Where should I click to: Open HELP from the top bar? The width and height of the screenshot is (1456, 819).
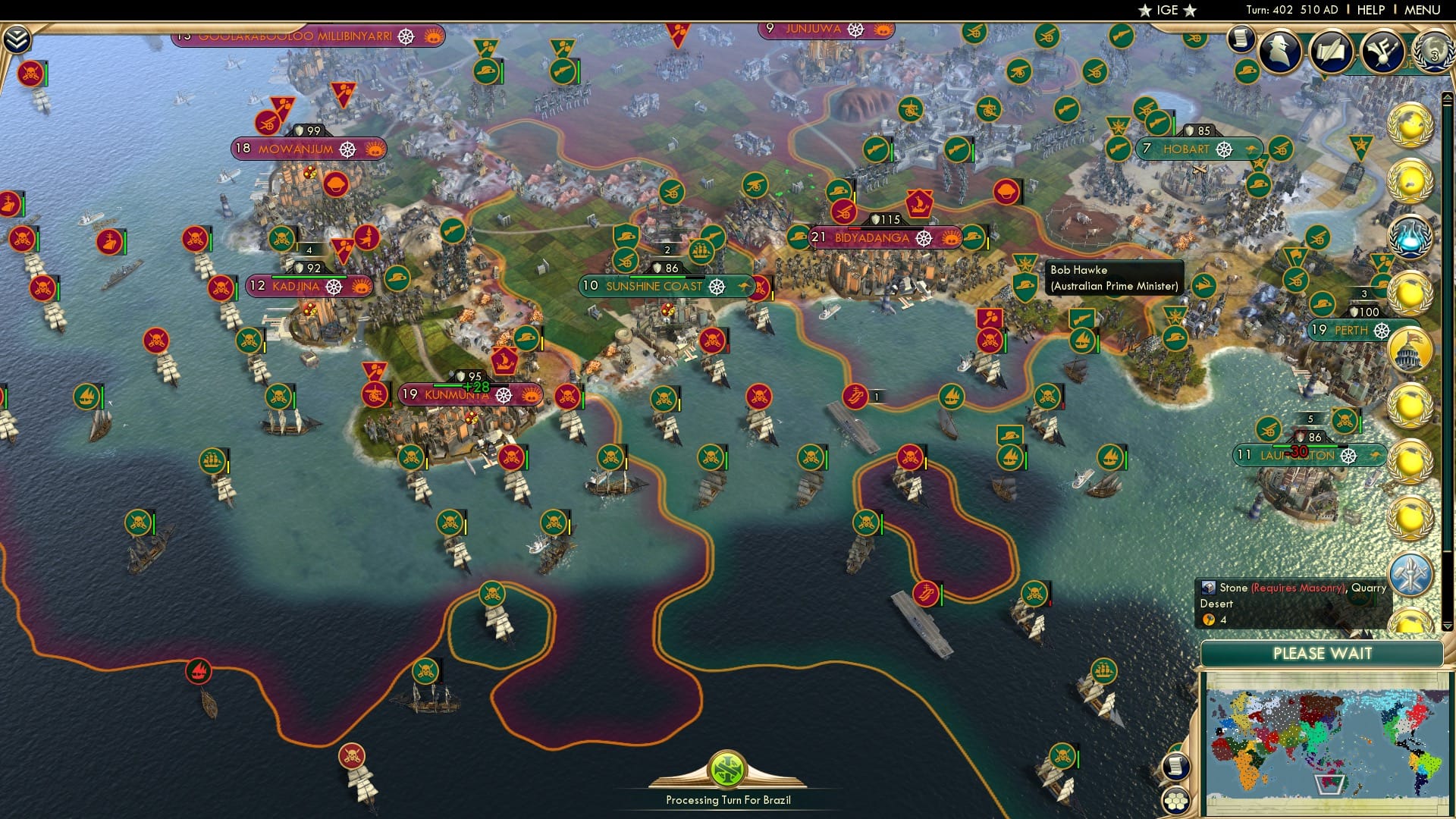pos(1369,10)
